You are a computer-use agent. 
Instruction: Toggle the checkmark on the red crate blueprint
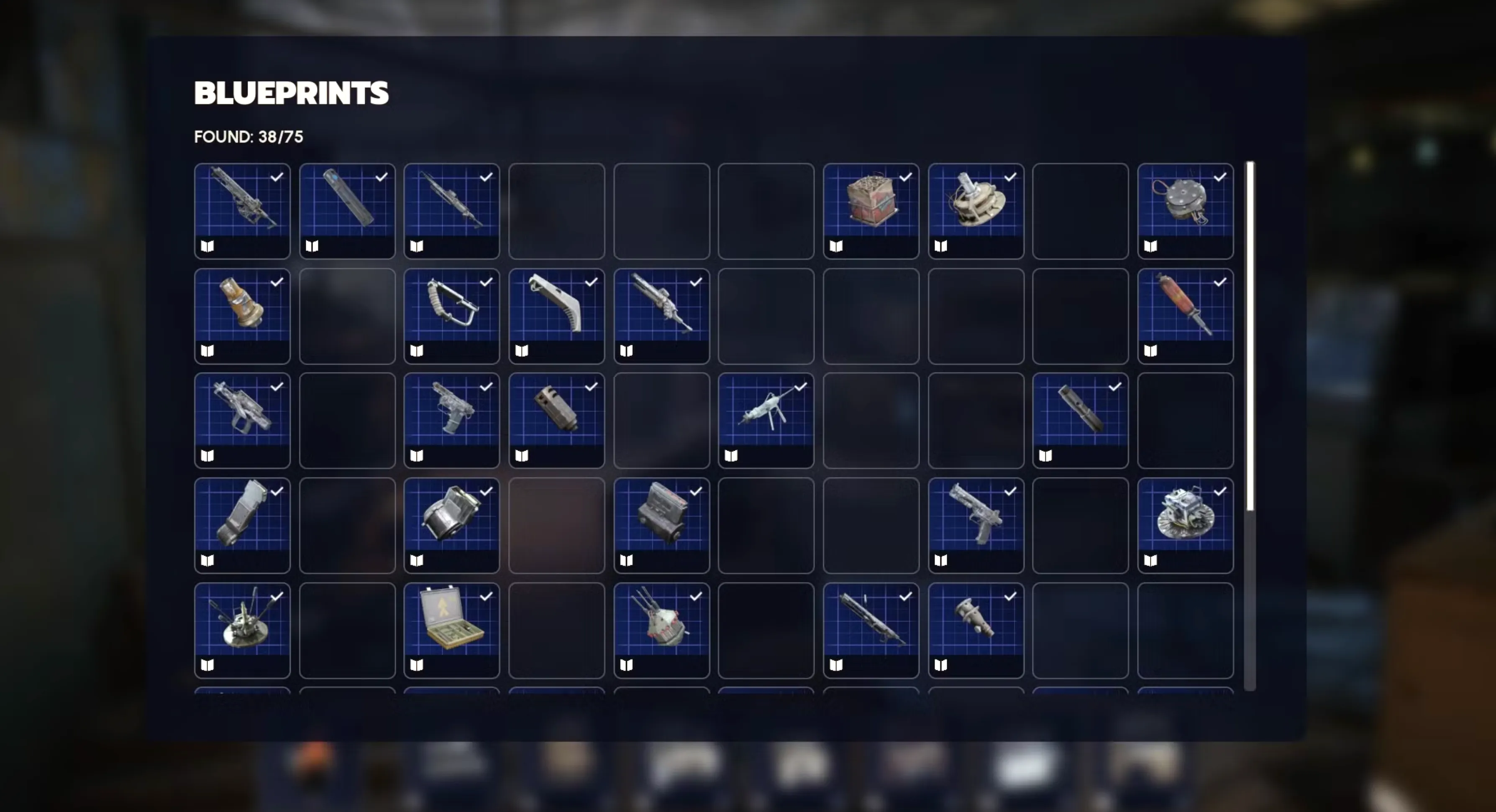point(906,178)
